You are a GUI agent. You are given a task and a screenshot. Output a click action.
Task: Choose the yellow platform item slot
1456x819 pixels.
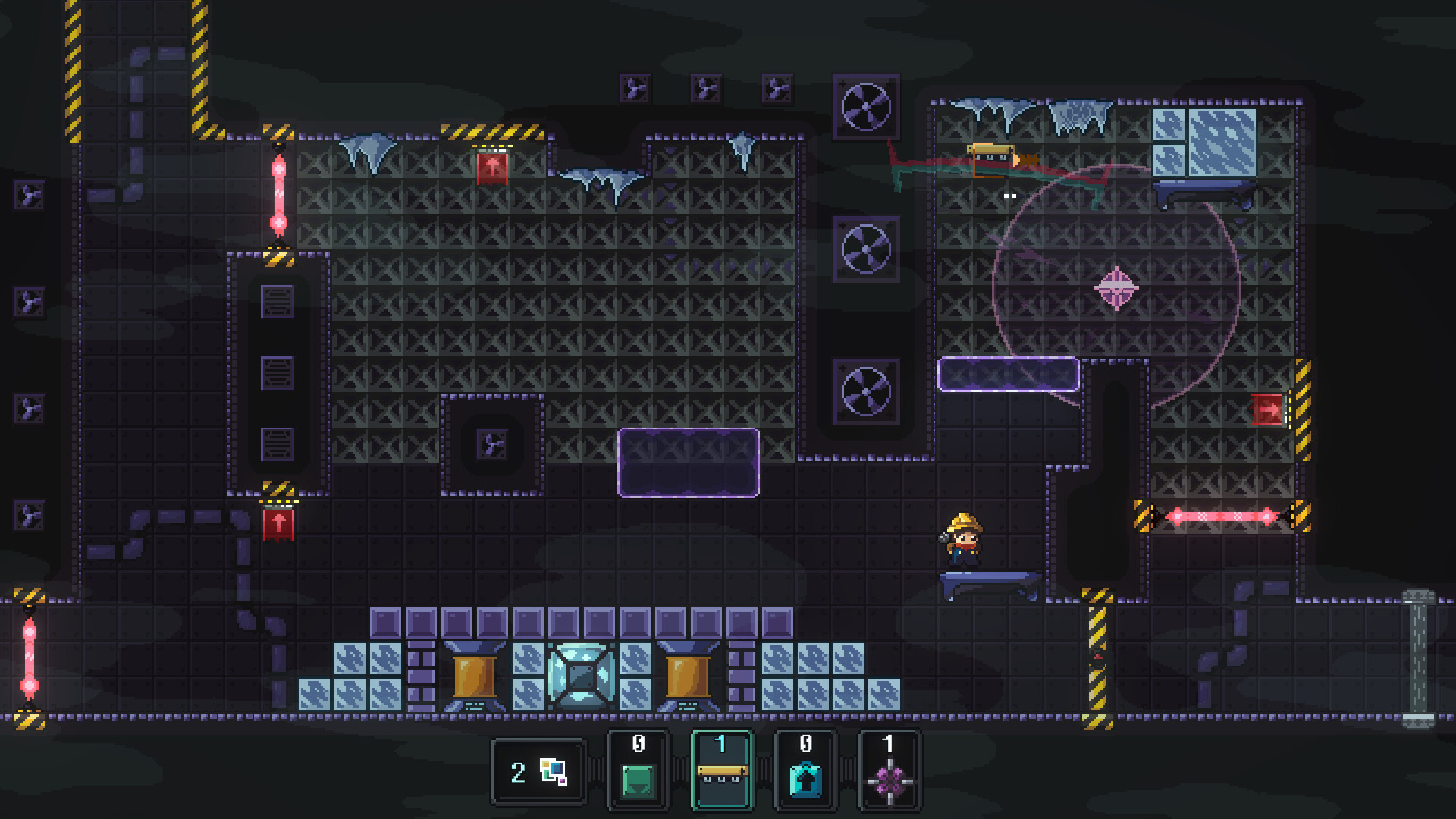point(721,770)
